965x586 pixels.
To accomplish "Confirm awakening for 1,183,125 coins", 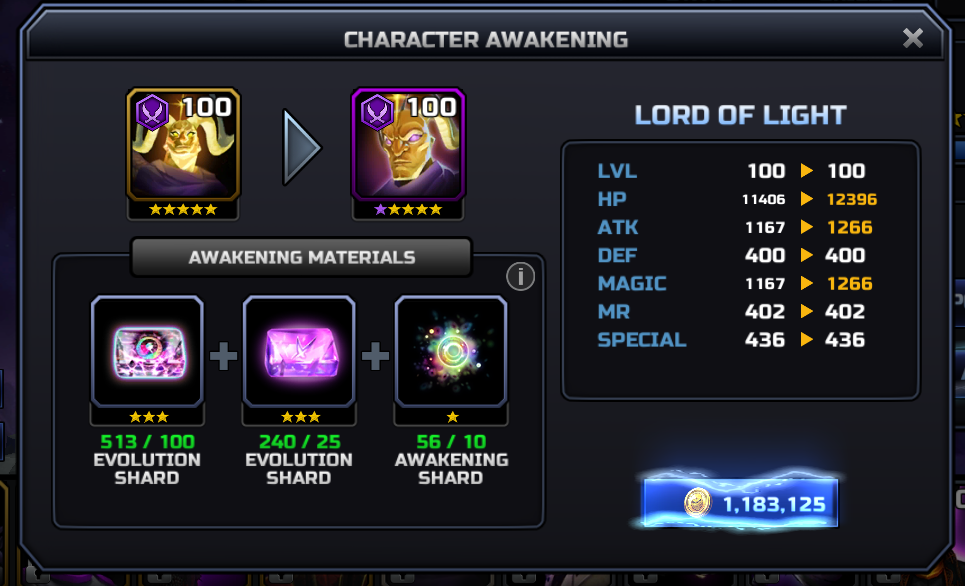I will 740,503.
